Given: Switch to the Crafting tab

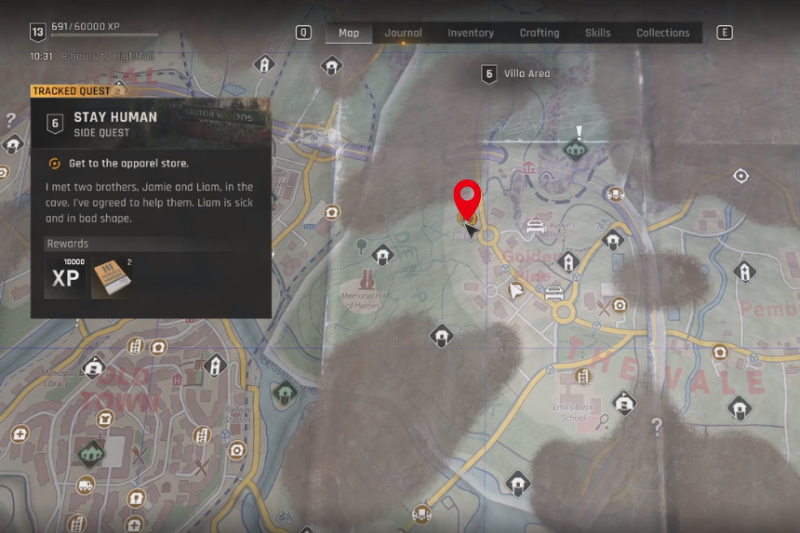Looking at the screenshot, I should (x=539, y=33).
